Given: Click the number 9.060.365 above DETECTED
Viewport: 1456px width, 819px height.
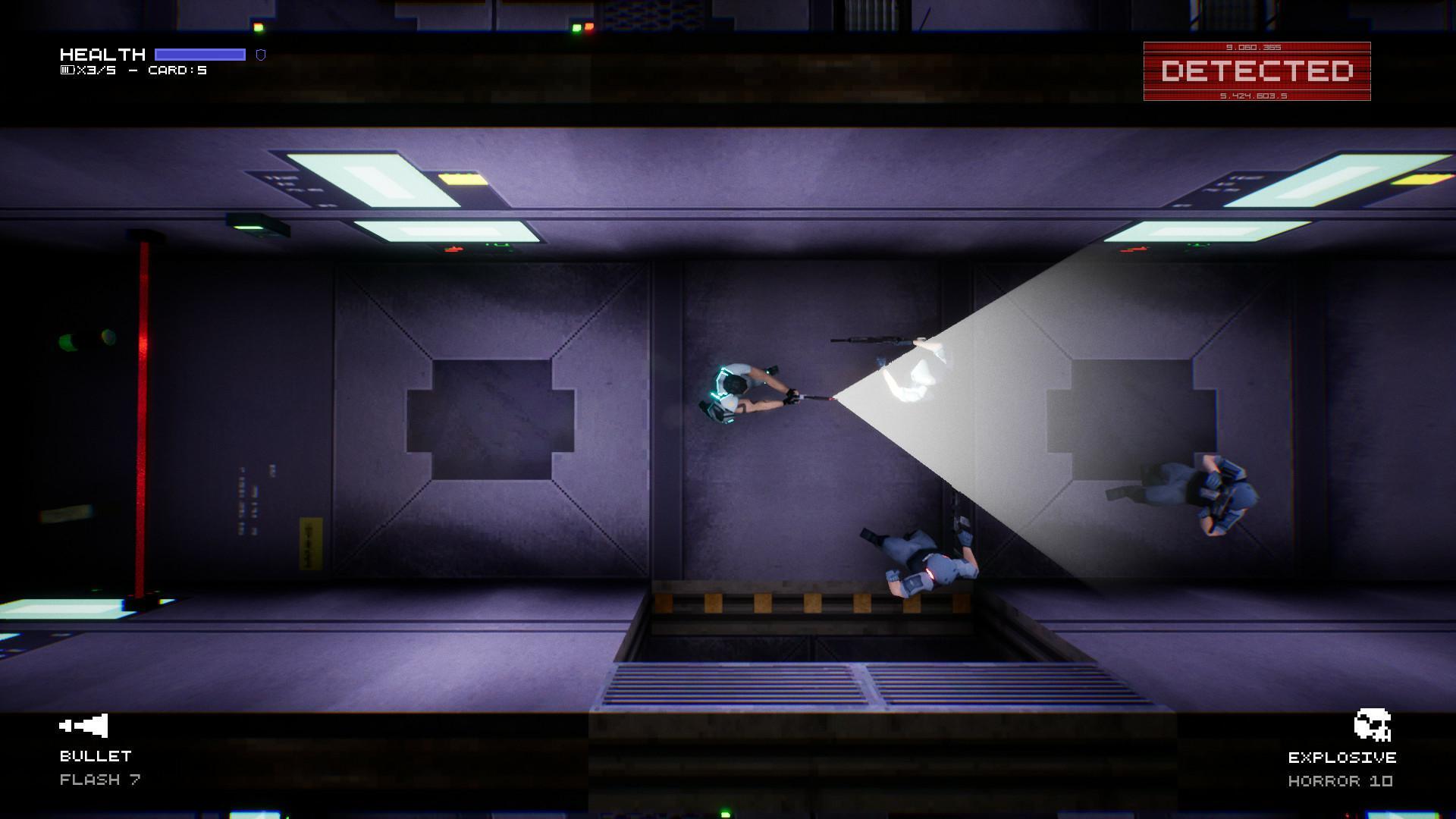Looking at the screenshot, I should click(1253, 47).
